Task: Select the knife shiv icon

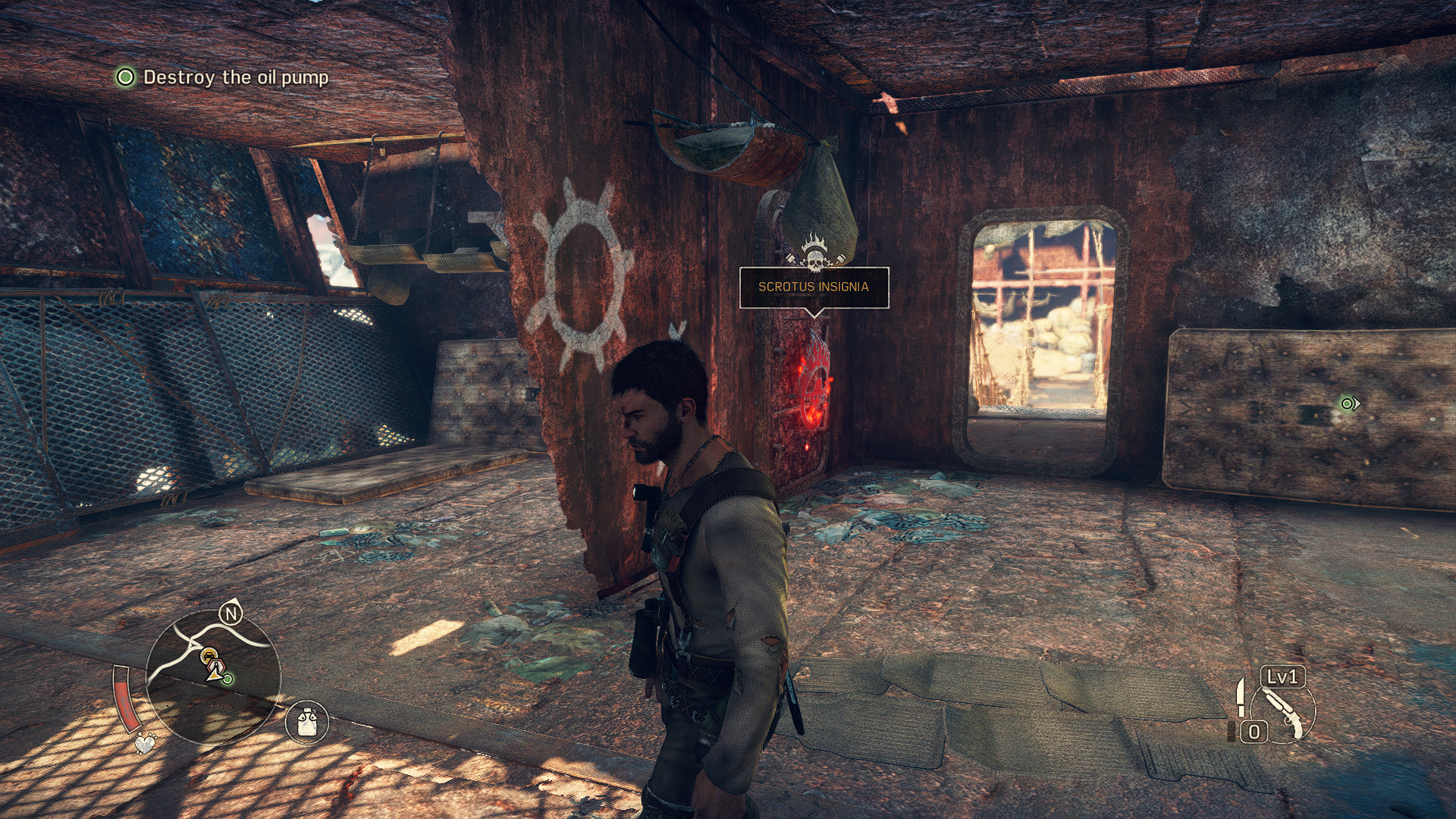Action: pyautogui.click(x=1241, y=696)
